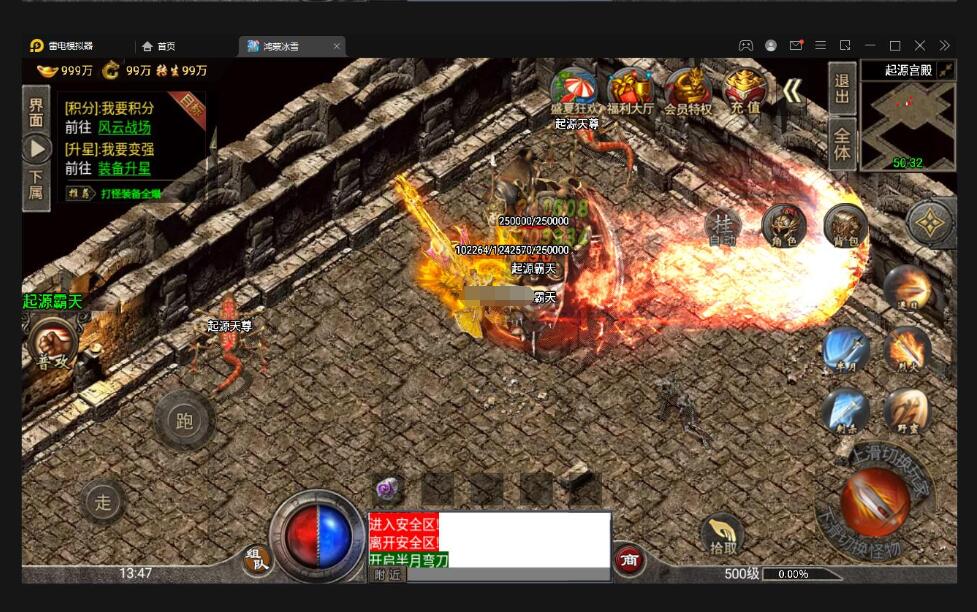977x612 pixels.
Task: Follow the 装备升星 quest link
Action: [124, 169]
